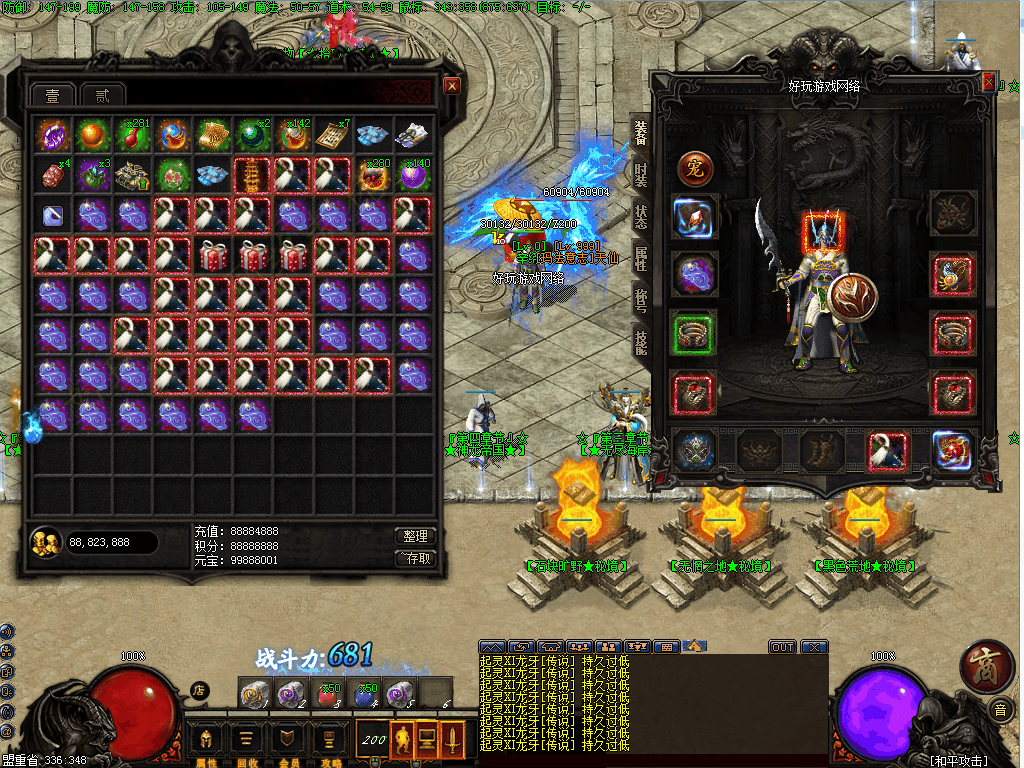Open the 会员 member menu button
The image size is (1024, 768).
coord(288,739)
